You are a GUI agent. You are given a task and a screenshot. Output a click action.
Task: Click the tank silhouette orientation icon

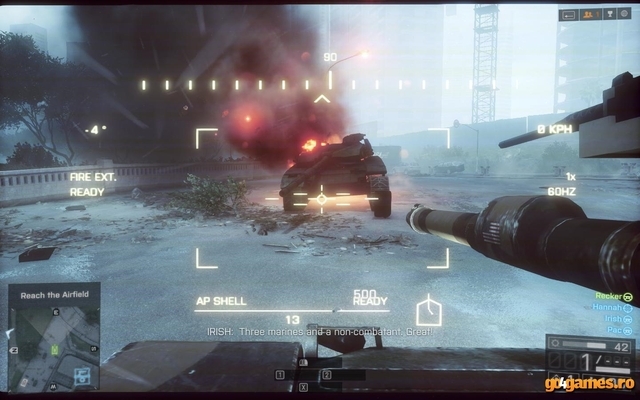(x=428, y=309)
